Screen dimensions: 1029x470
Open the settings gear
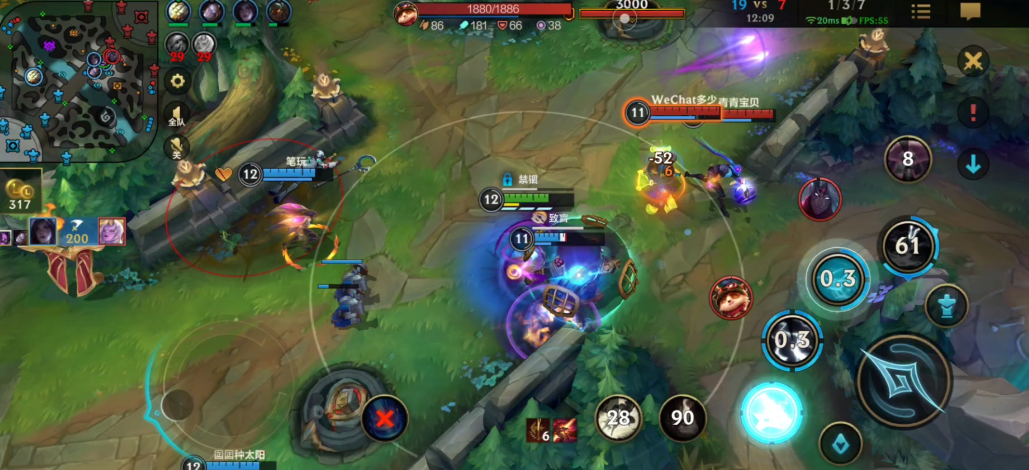tap(178, 81)
